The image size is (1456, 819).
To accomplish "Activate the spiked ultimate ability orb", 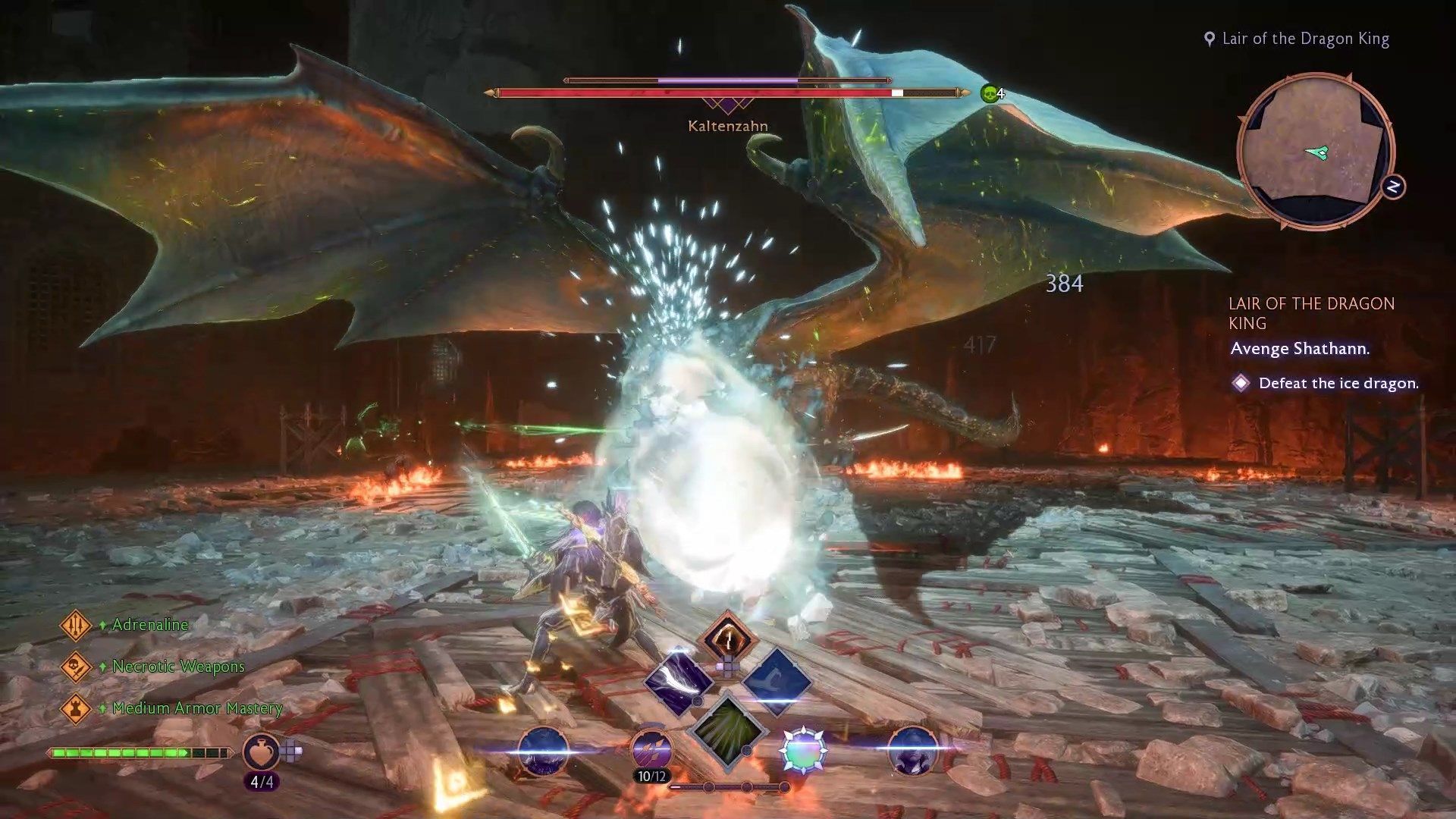I will 803,751.
